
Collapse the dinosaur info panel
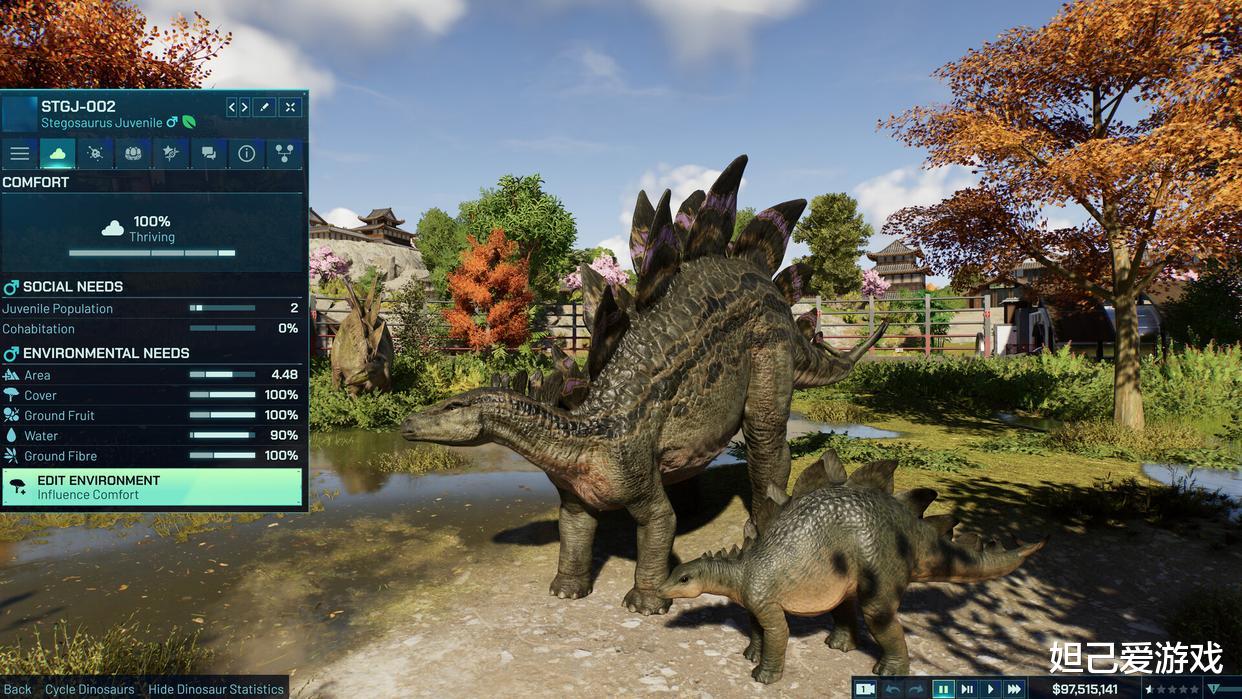[x=290, y=107]
